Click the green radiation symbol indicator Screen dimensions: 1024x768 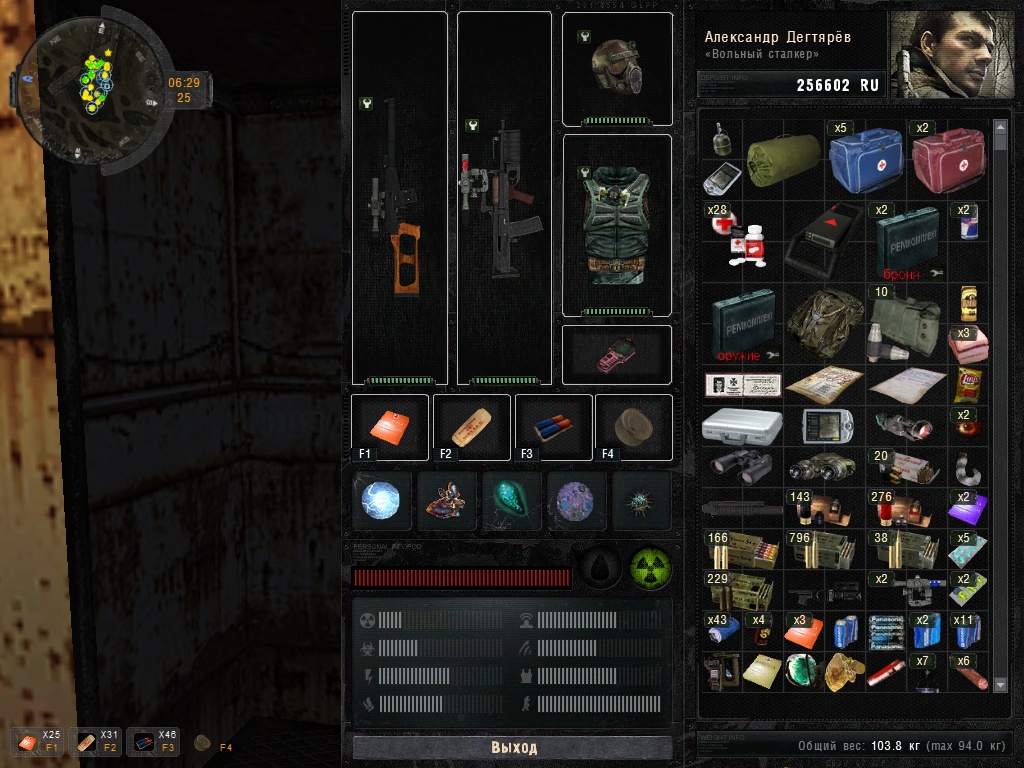click(650, 568)
